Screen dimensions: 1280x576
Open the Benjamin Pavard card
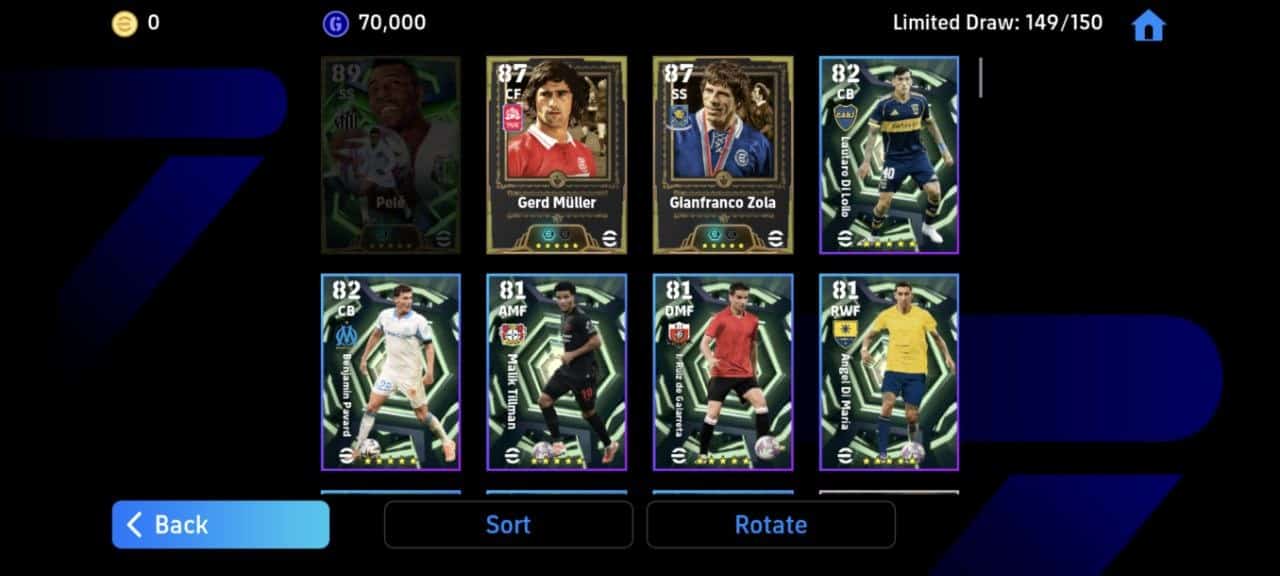(390, 371)
